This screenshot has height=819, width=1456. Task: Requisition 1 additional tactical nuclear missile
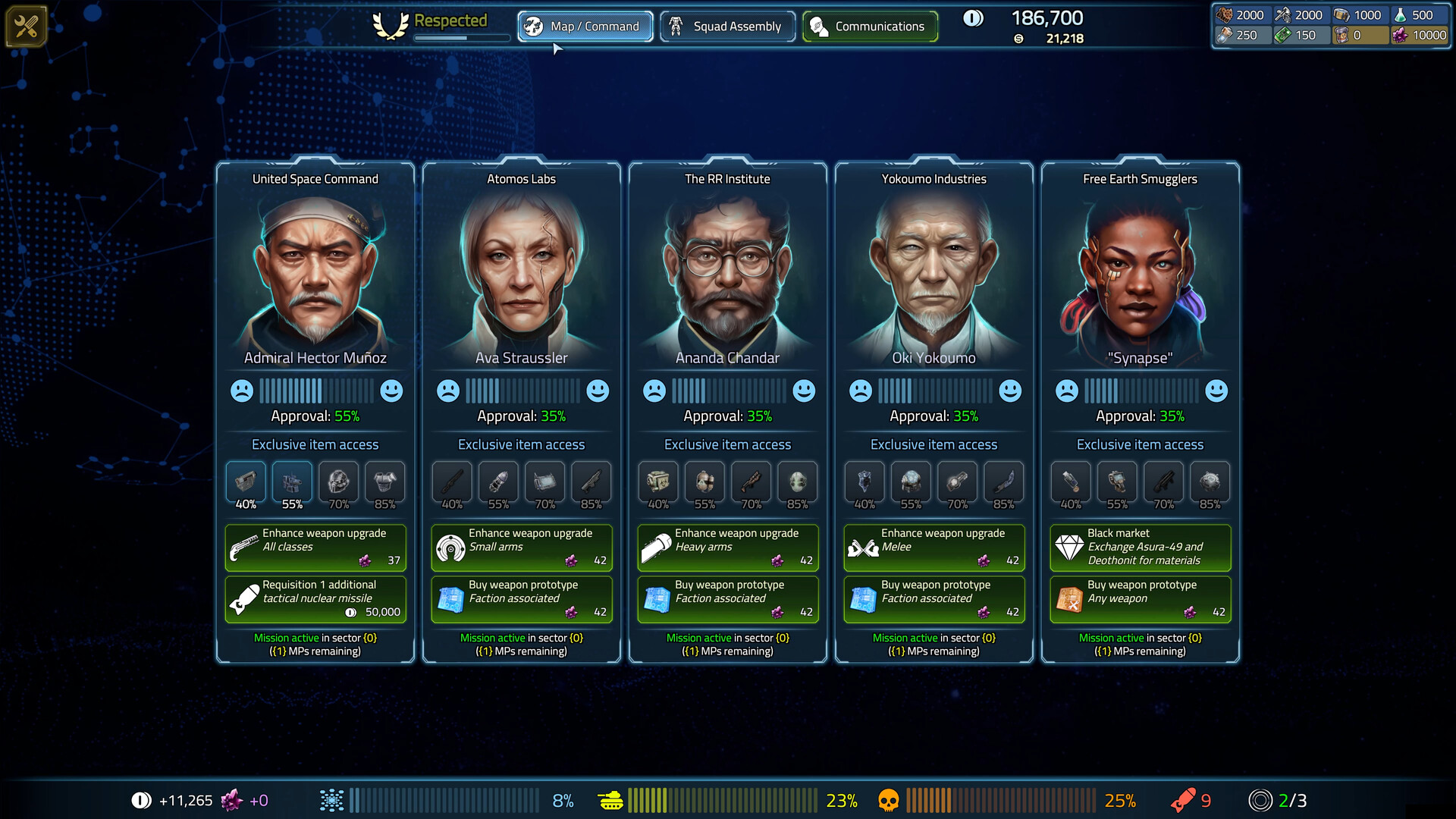(315, 599)
